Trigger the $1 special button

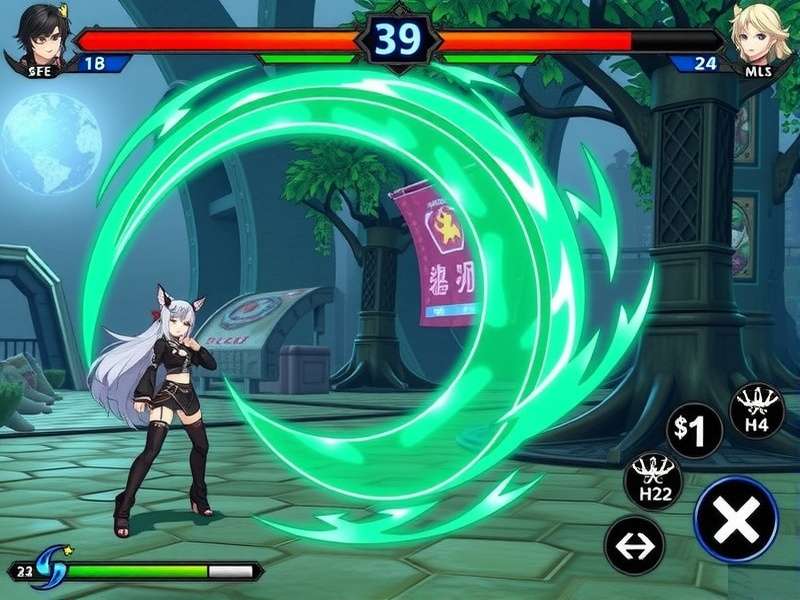click(694, 431)
